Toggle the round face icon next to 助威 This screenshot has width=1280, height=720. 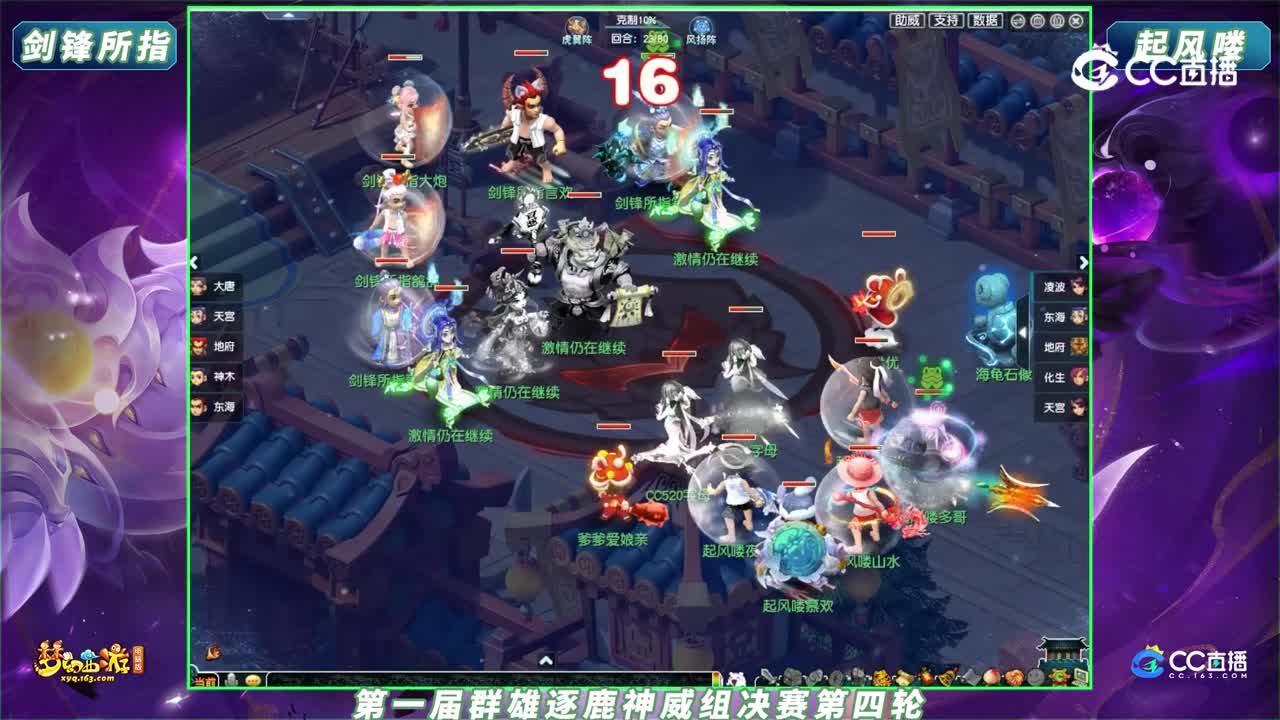point(1018,21)
